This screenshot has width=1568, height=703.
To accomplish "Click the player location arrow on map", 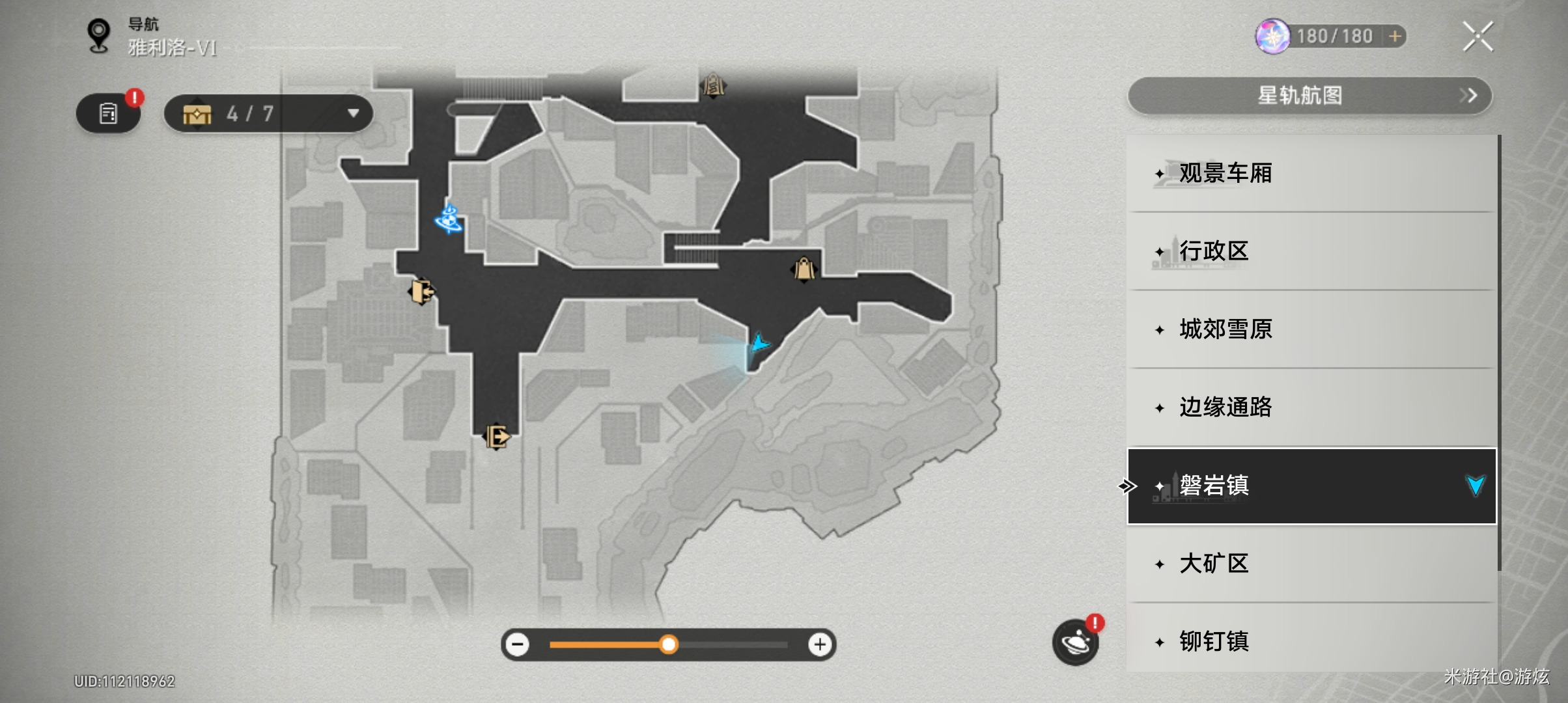I will click(x=759, y=343).
